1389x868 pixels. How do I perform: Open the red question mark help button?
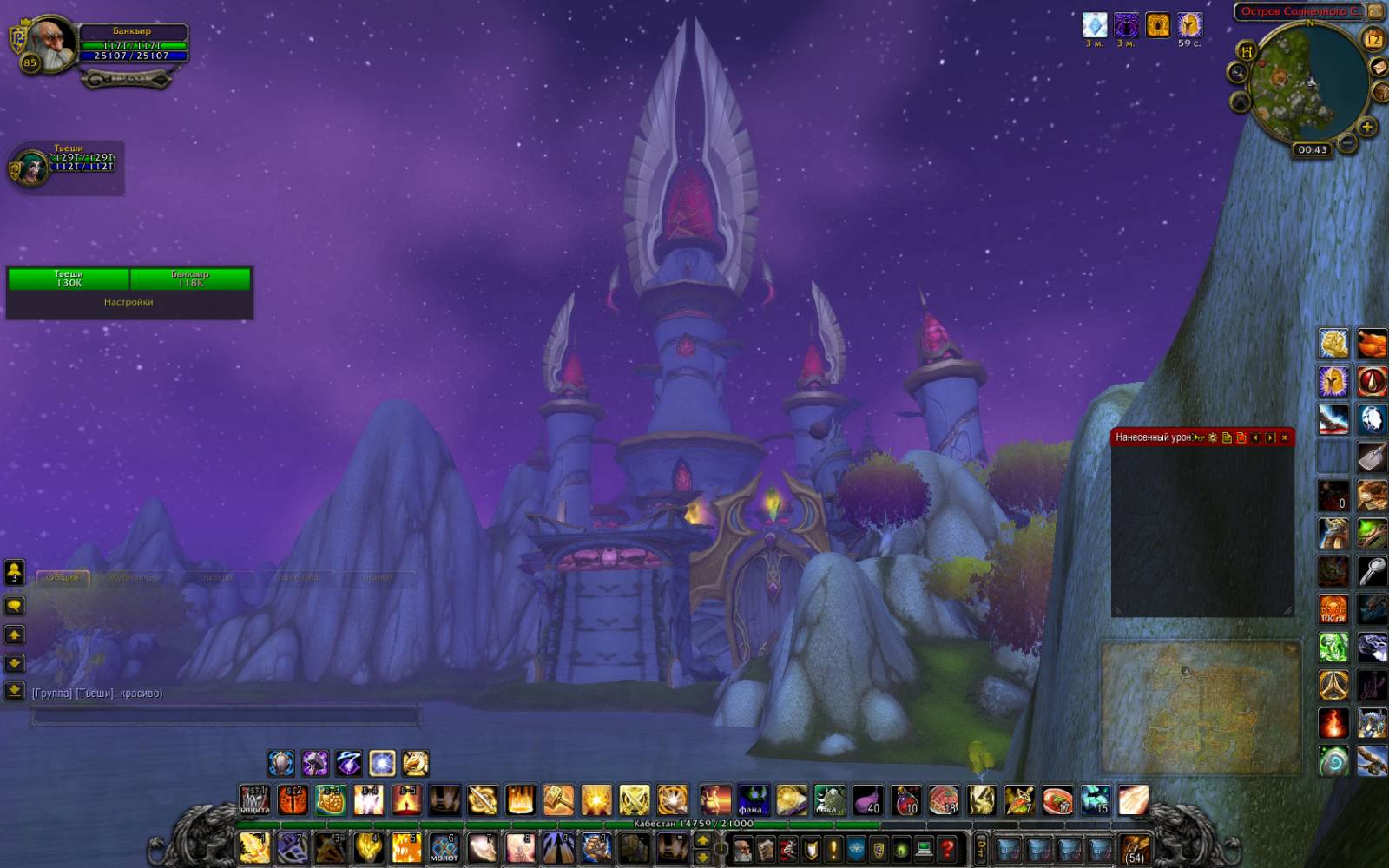pos(947,848)
